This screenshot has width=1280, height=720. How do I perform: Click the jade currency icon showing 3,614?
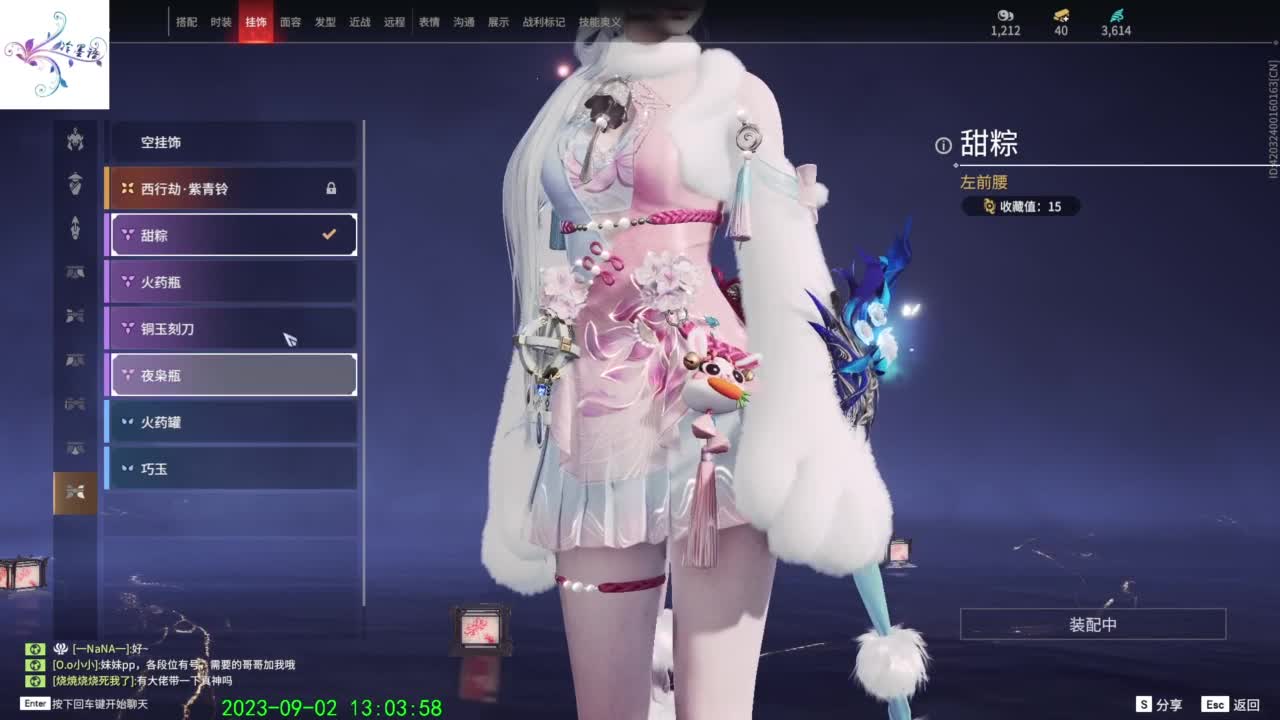[1115, 17]
